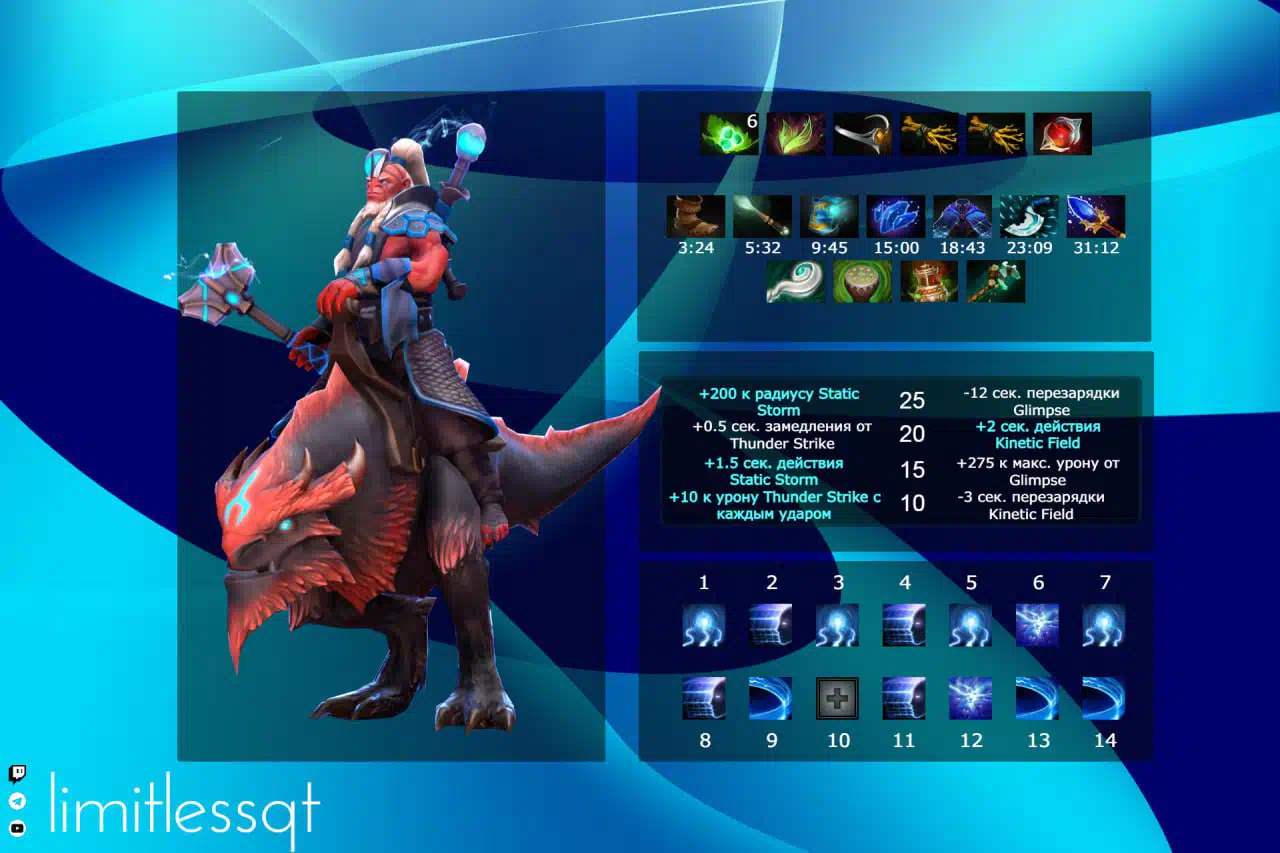
Task: Click the talent plus icon at level 10
Action: click(838, 698)
